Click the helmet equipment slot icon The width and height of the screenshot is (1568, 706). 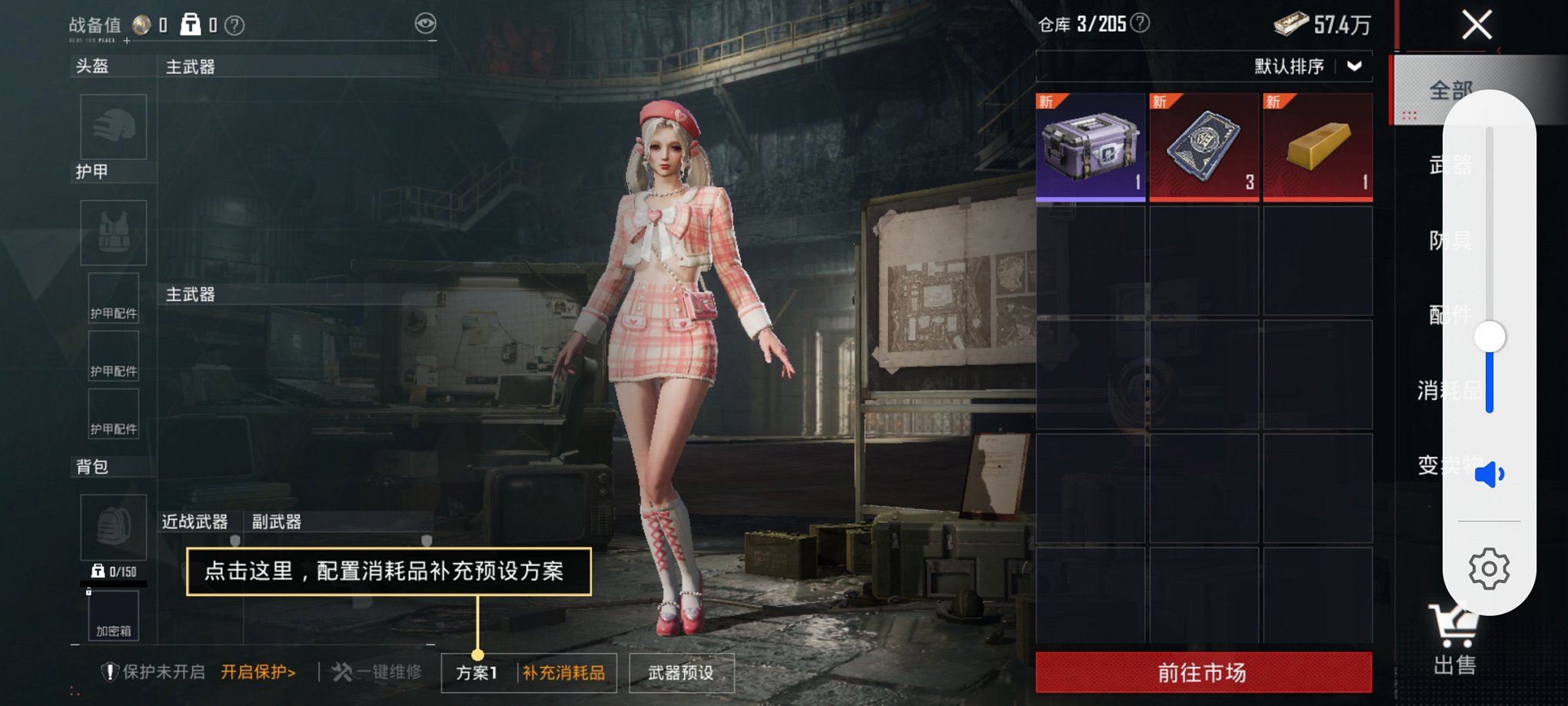(x=113, y=128)
